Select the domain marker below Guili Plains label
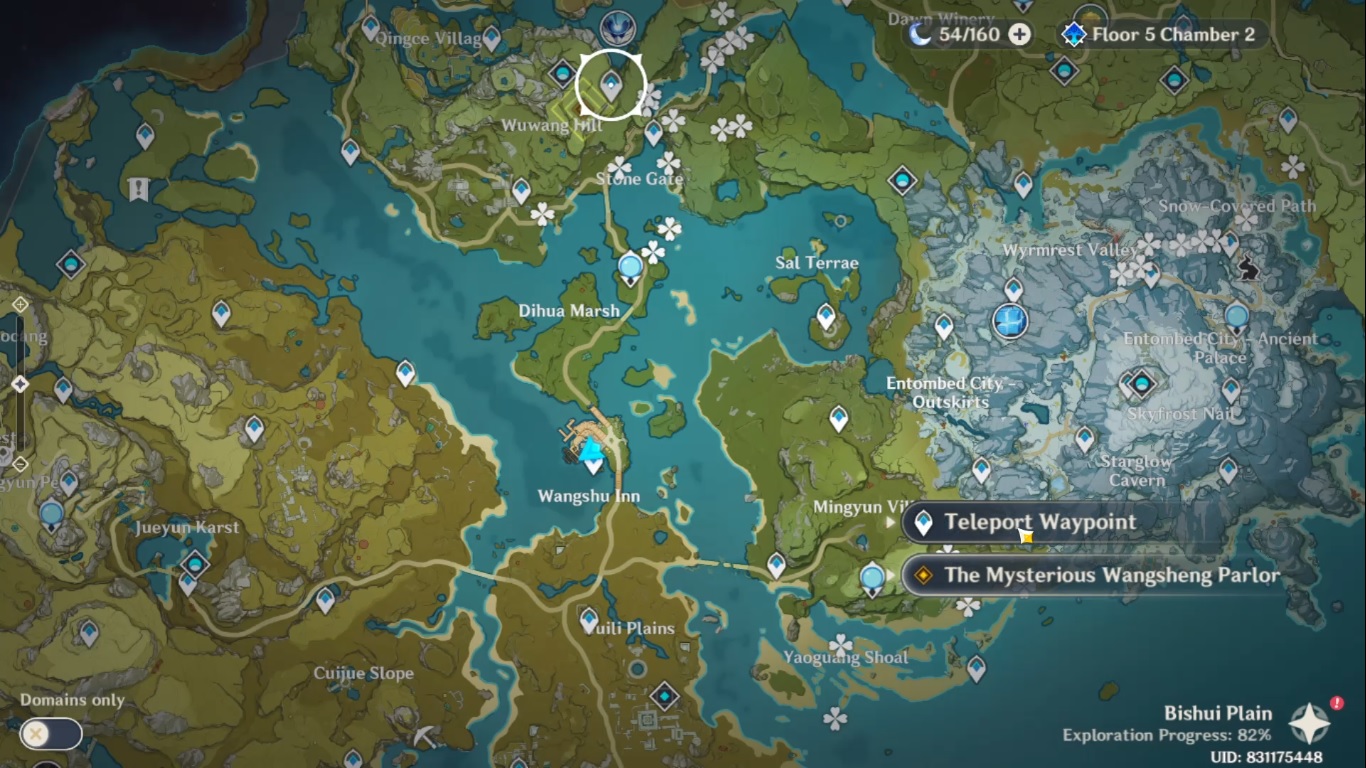 point(664,696)
